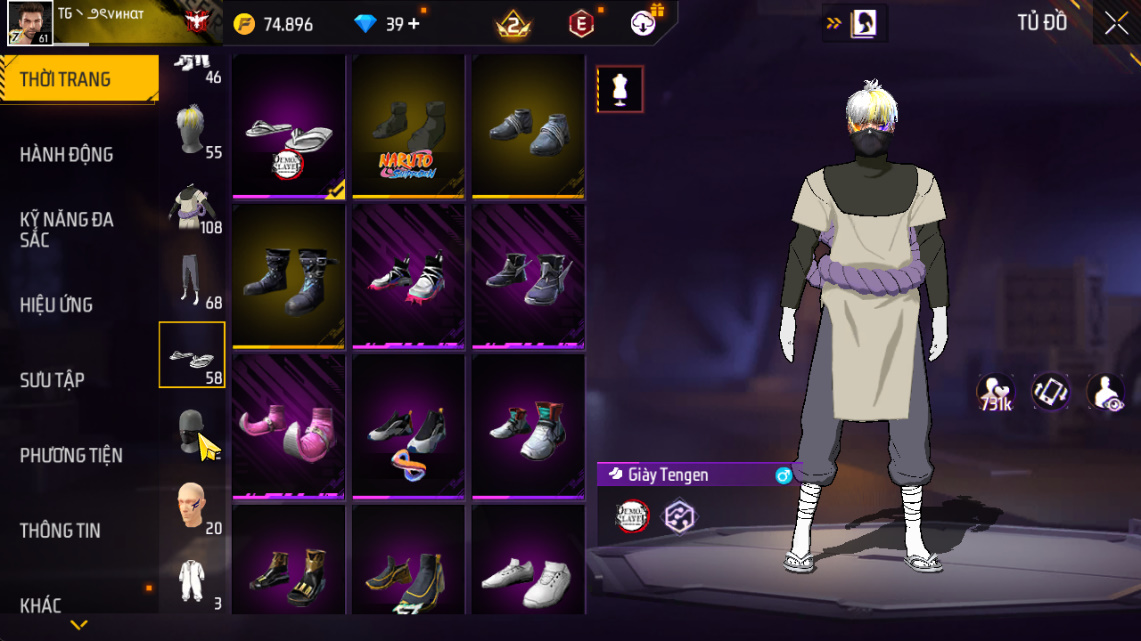
Task: Pick the pink curled-toe shoes
Action: tap(289, 426)
